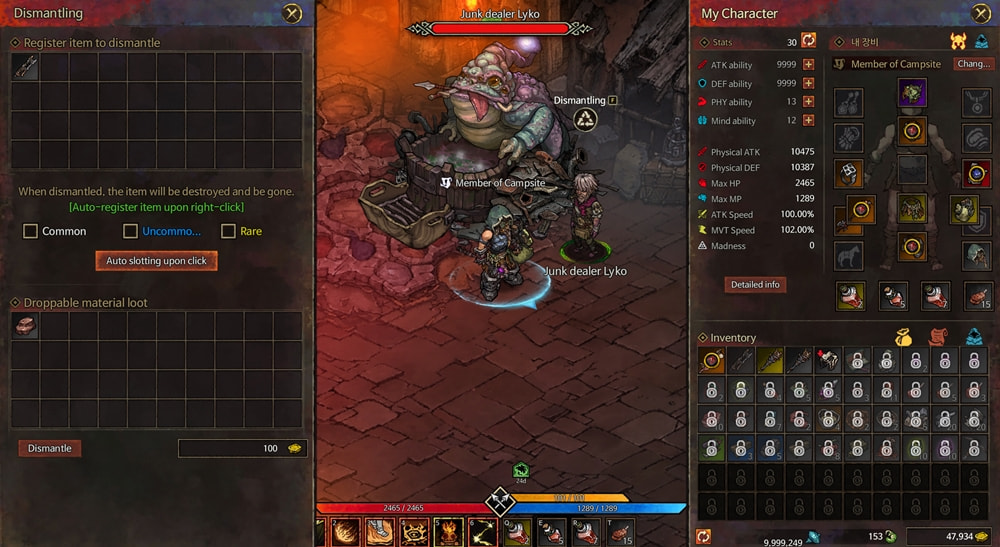Close the Dismantling panel
The height and width of the screenshot is (547, 1000).
click(291, 13)
